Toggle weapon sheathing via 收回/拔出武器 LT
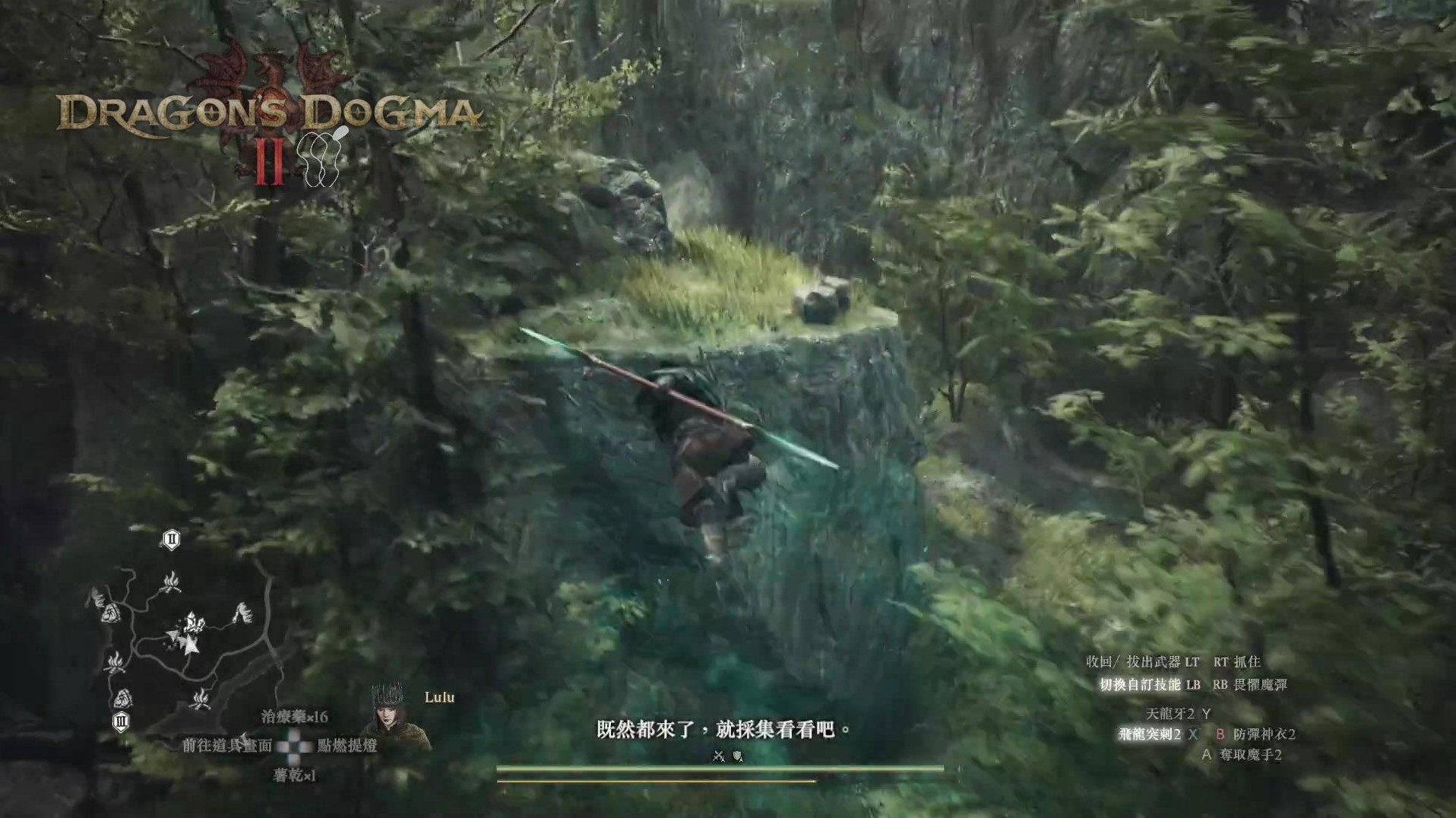This screenshot has width=1456, height=818. pyautogui.click(x=1140, y=661)
